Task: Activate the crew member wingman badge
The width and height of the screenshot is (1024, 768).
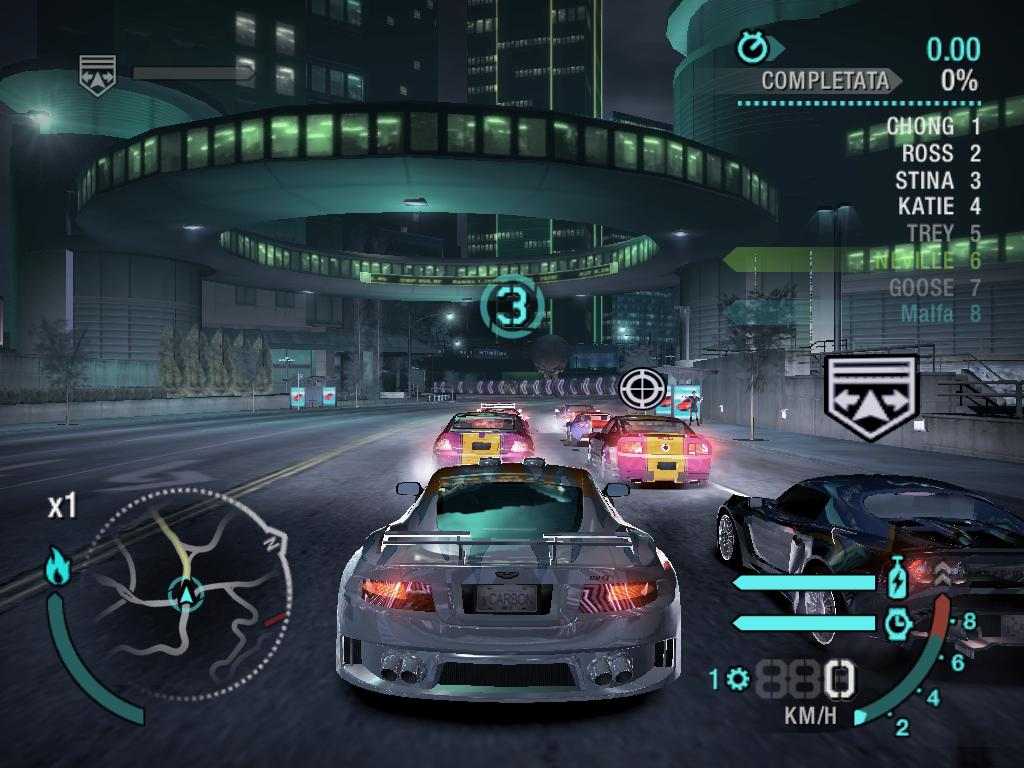Action: pyautogui.click(x=871, y=397)
